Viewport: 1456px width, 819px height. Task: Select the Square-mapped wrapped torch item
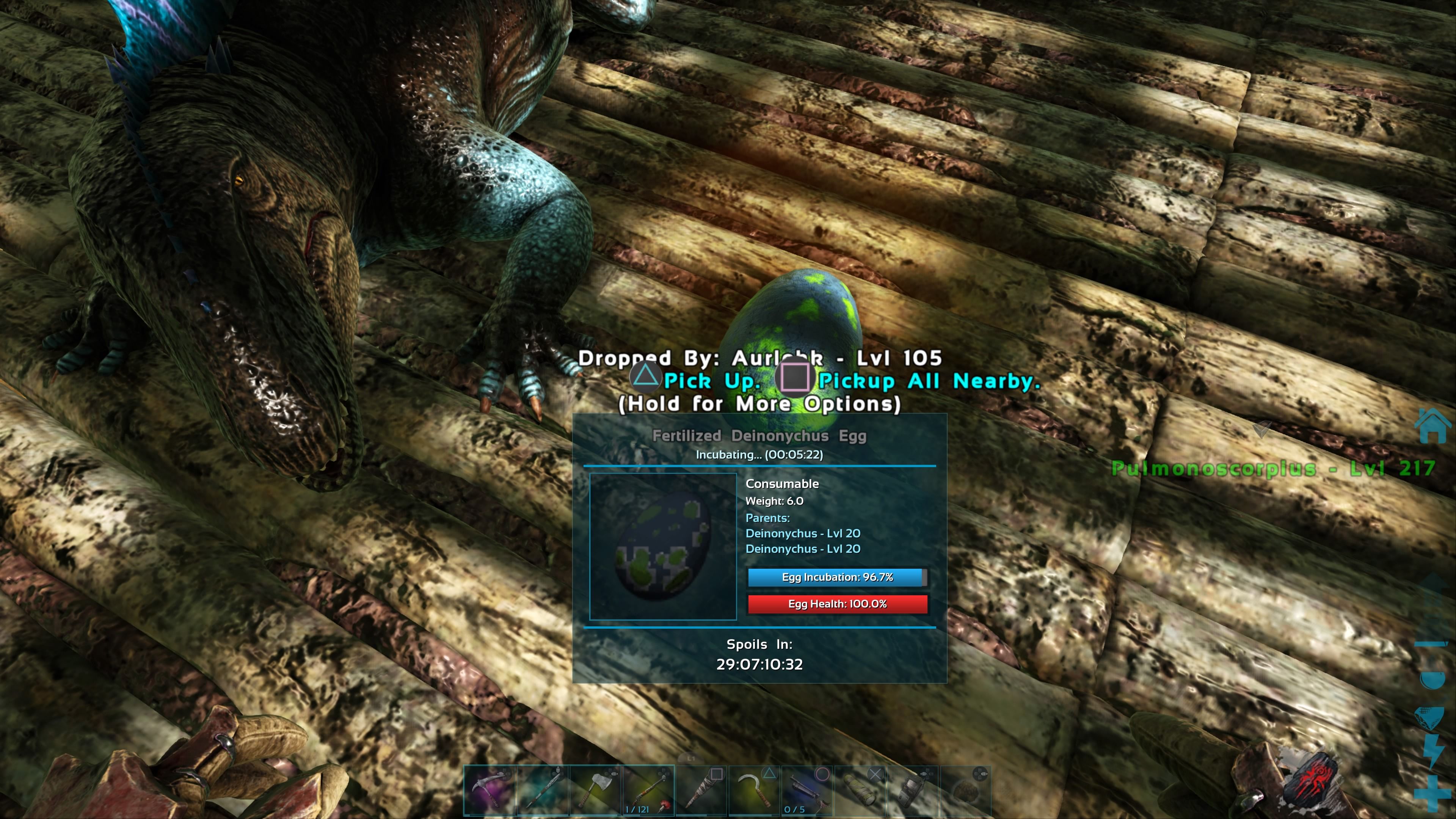[703, 791]
